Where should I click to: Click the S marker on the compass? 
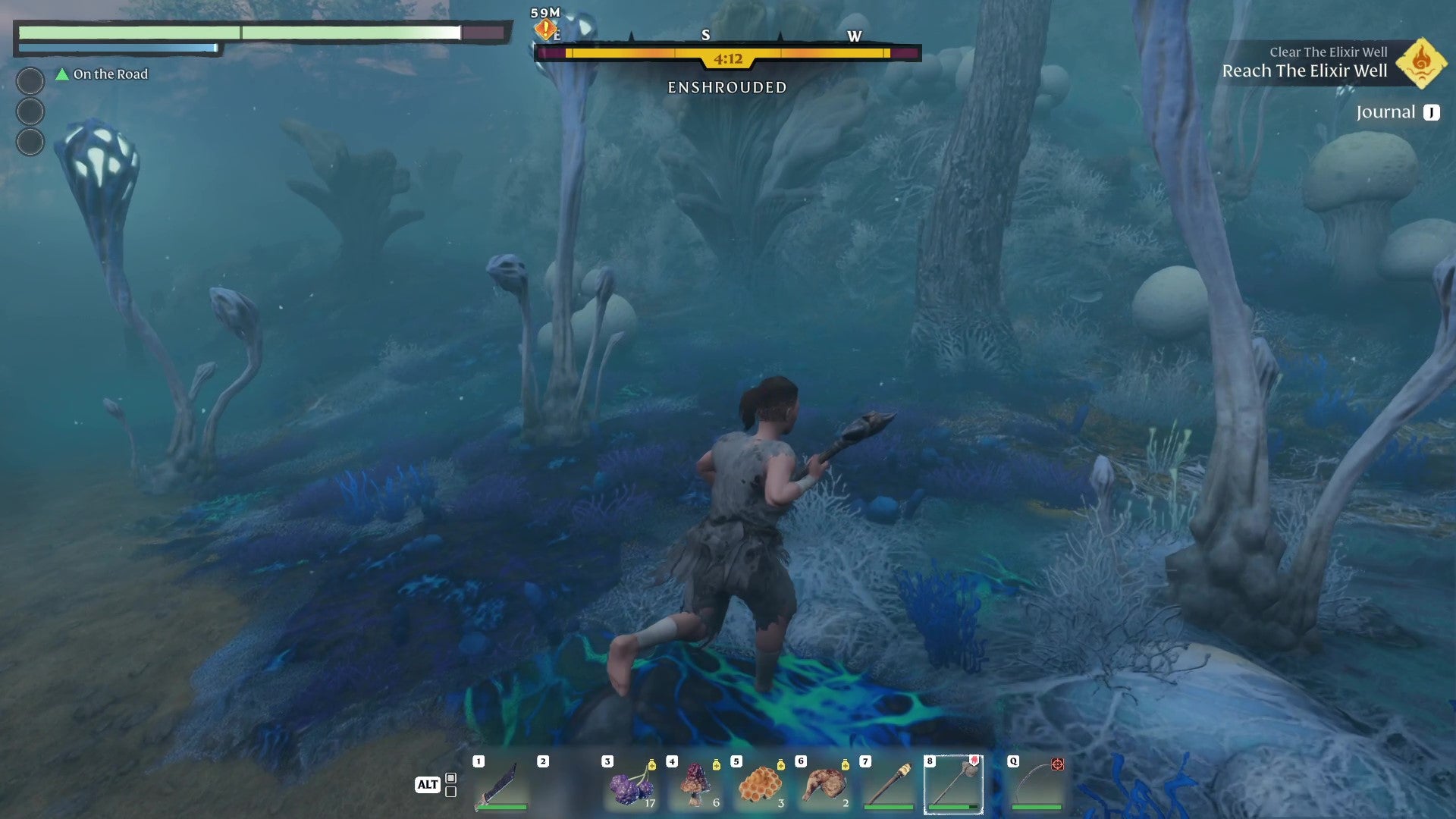tap(705, 36)
